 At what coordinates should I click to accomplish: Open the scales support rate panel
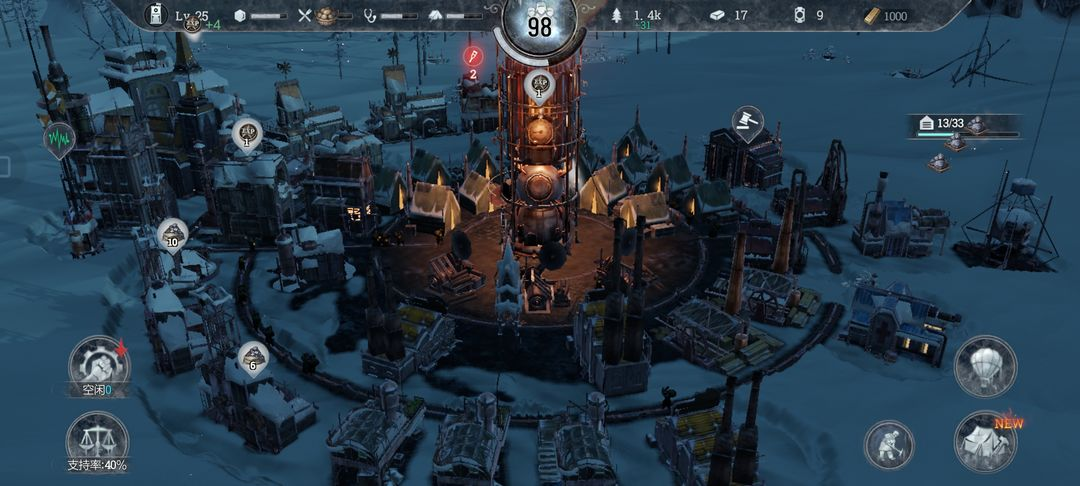(x=97, y=440)
